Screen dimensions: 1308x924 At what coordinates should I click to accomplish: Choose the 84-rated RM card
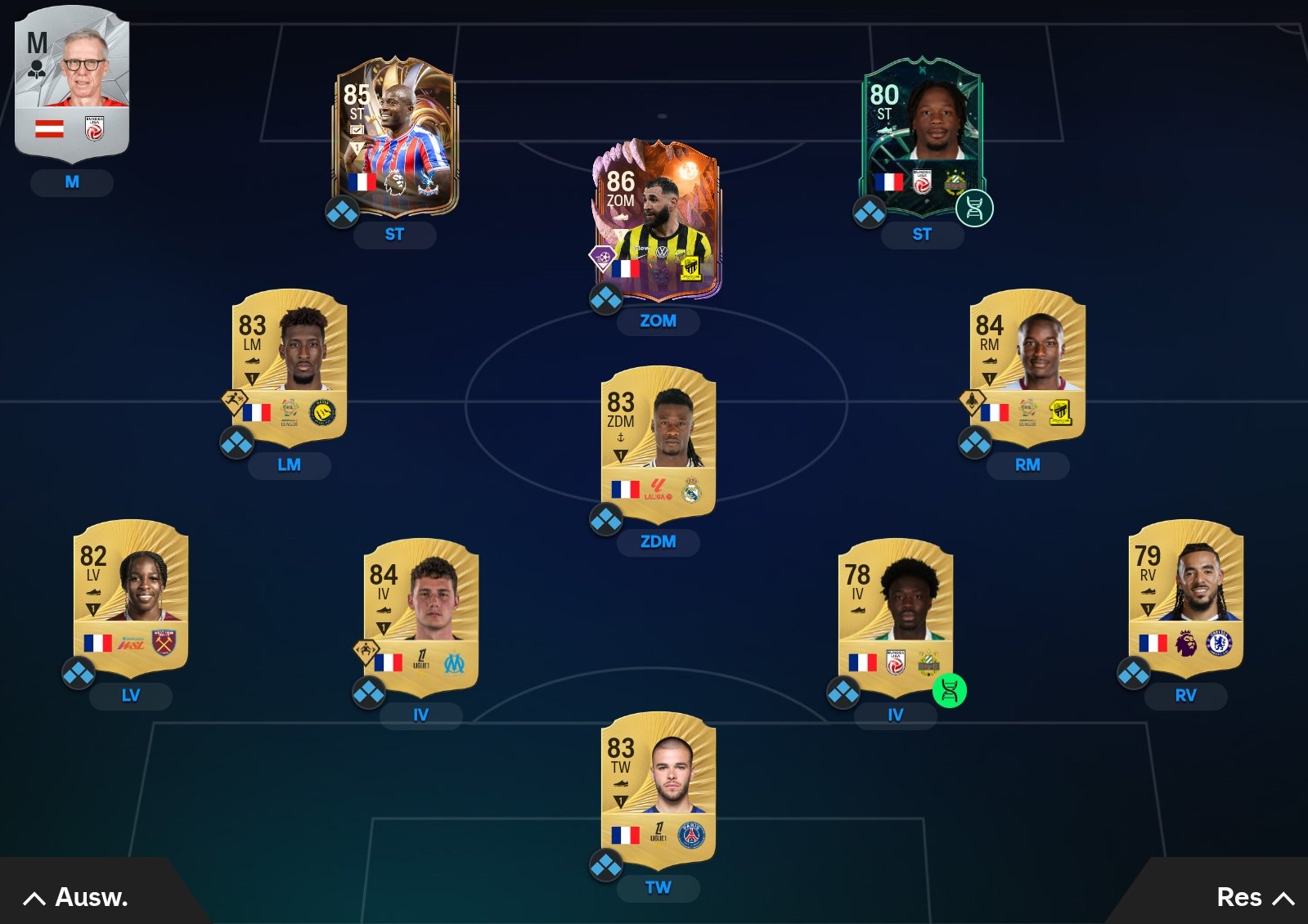click(1027, 364)
